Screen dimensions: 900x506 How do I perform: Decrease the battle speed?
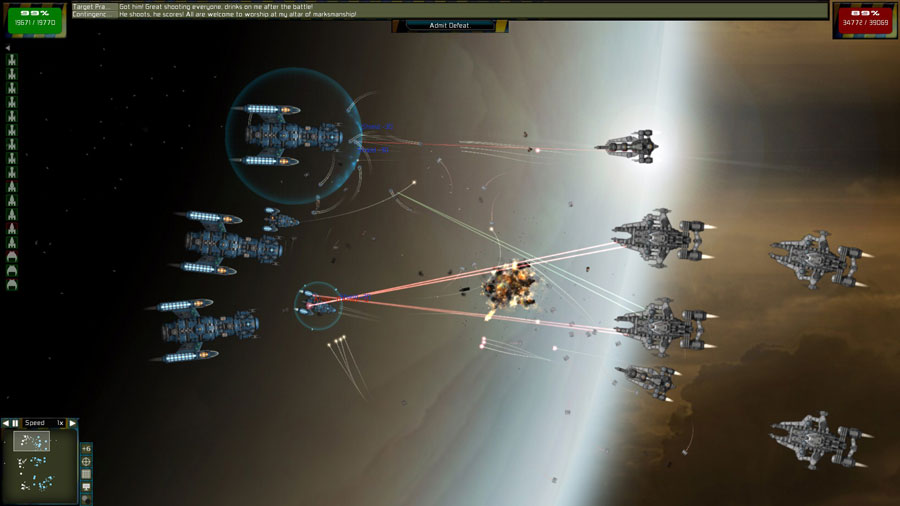tap(6, 423)
